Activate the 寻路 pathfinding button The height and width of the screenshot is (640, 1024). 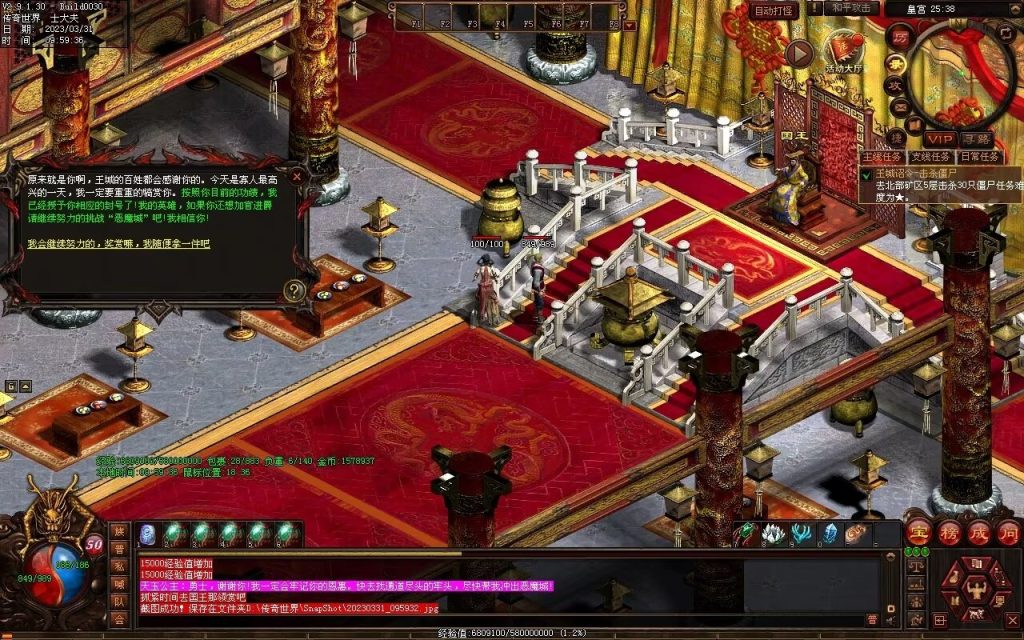tap(976, 138)
